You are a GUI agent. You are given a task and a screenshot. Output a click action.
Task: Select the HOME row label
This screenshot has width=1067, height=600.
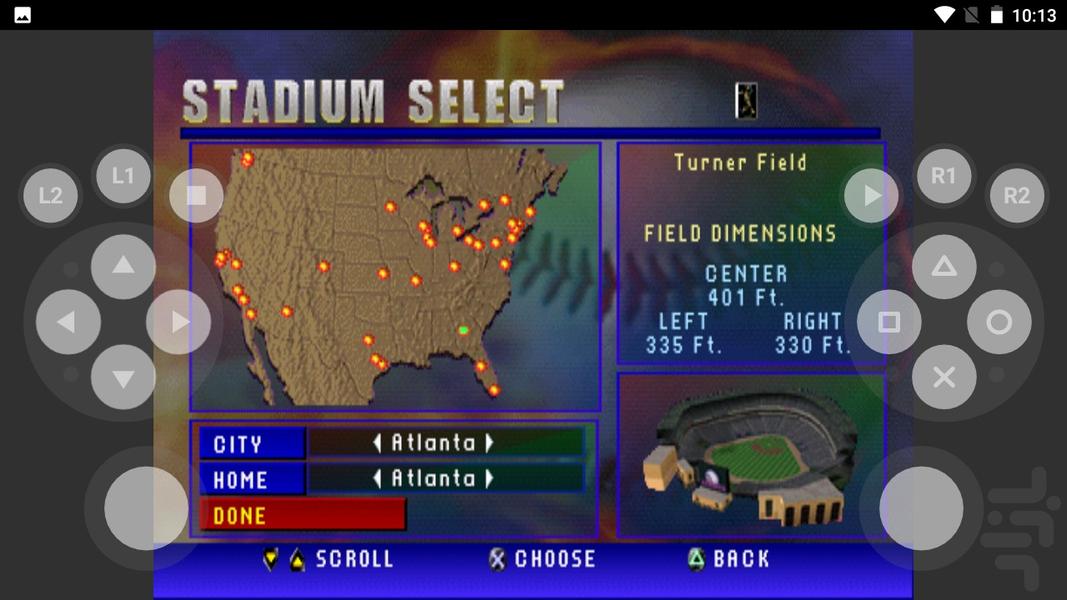[252, 480]
